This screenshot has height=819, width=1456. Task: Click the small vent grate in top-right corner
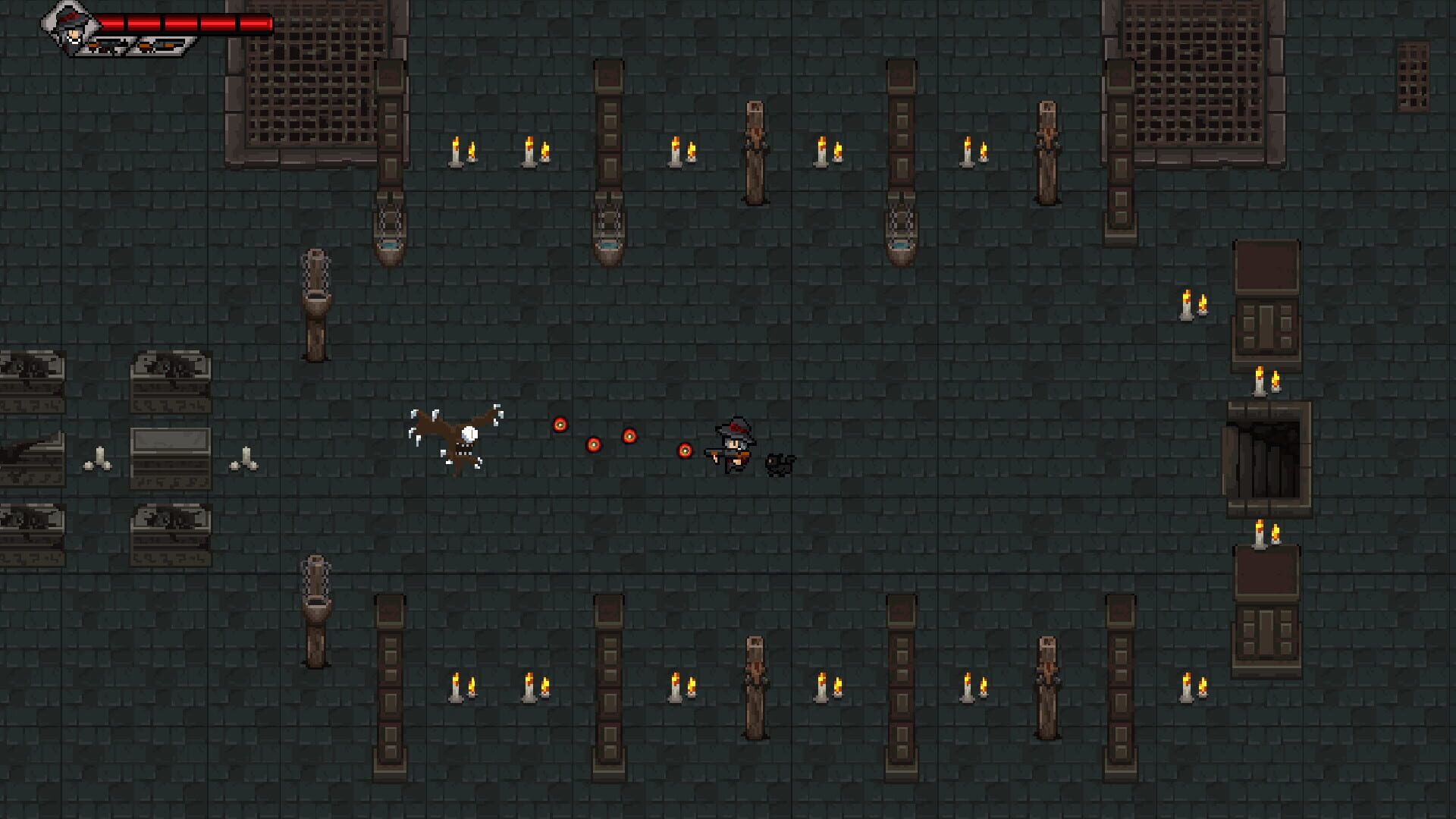click(1412, 76)
